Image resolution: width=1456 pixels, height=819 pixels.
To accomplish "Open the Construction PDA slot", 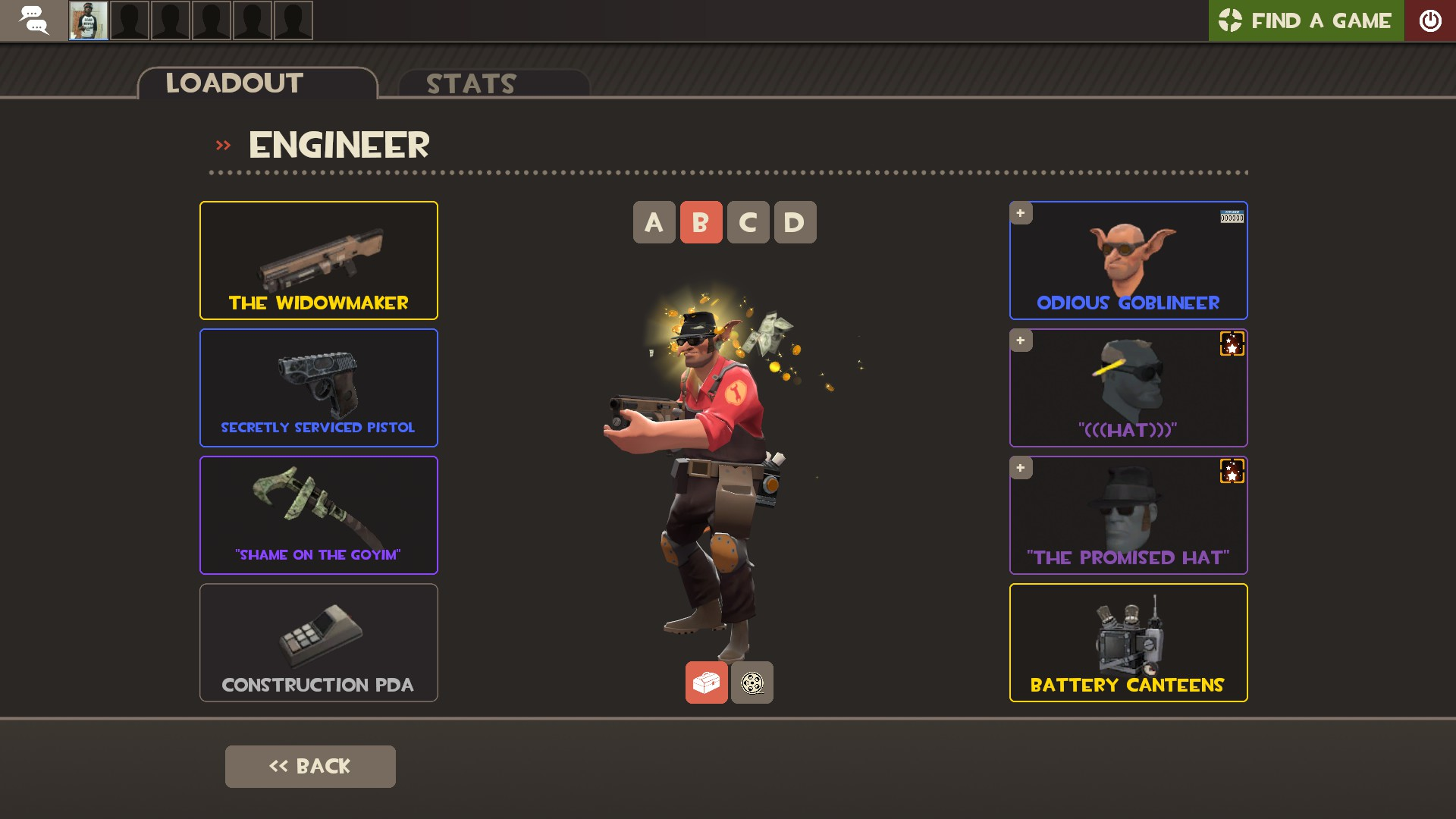I will tap(318, 642).
